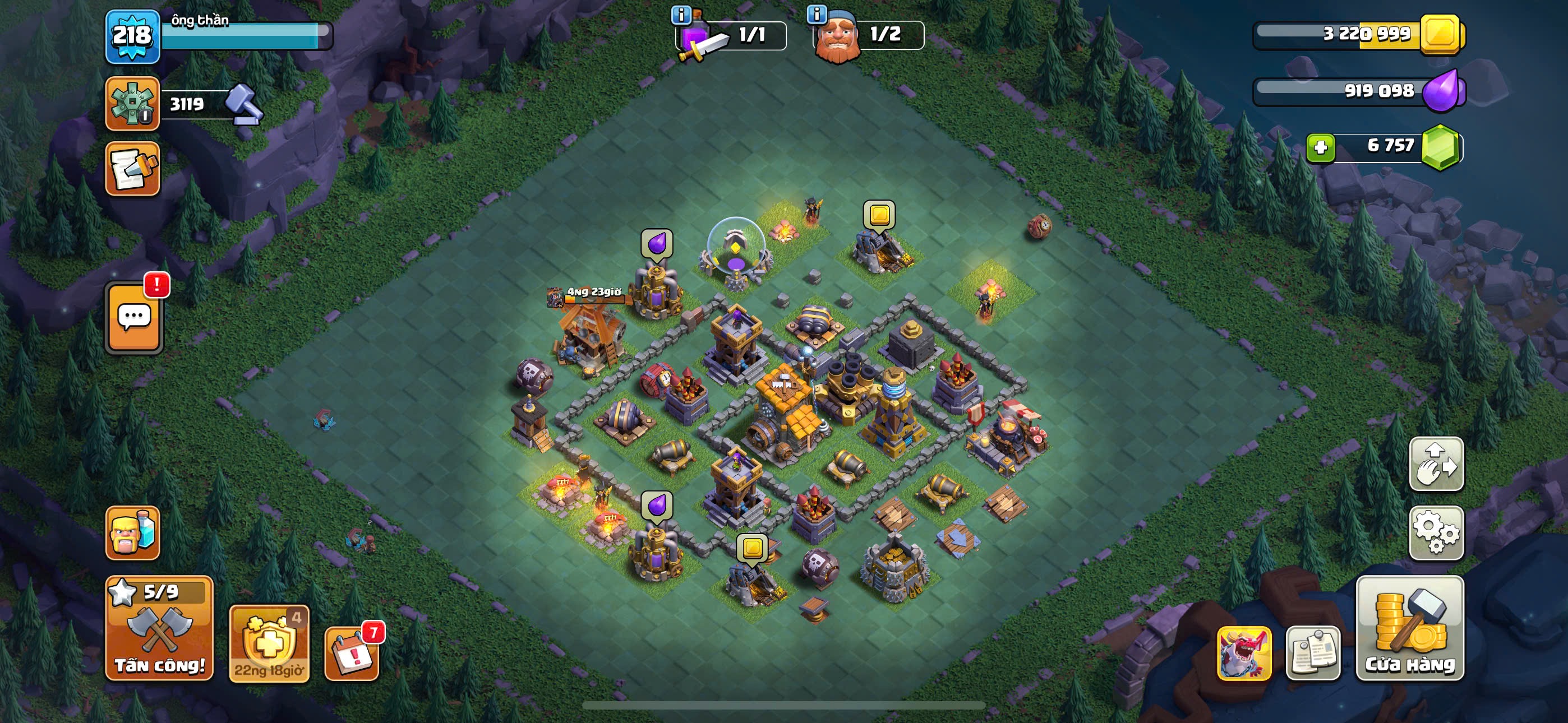
Task: Show the master builder 1/2 info
Action: click(817, 14)
